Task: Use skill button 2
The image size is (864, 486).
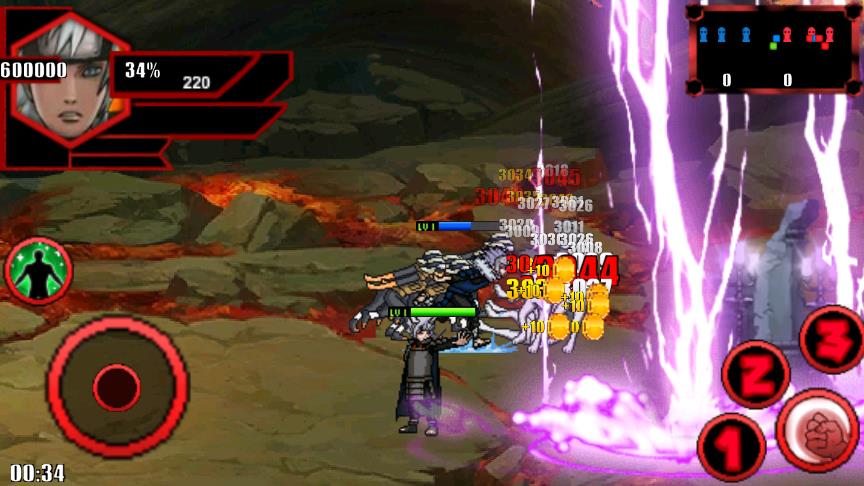Action: (x=756, y=374)
